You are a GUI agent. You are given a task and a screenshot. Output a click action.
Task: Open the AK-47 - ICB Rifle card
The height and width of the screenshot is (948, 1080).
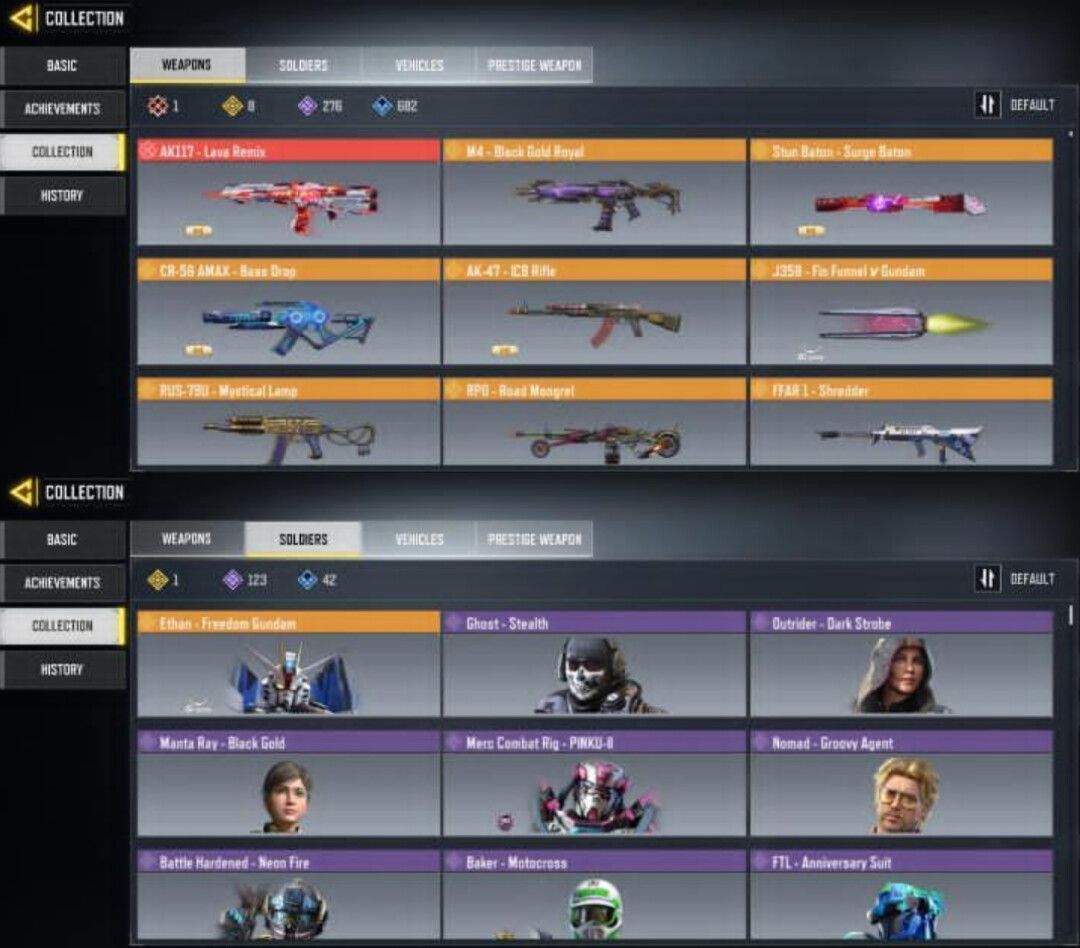click(x=594, y=313)
